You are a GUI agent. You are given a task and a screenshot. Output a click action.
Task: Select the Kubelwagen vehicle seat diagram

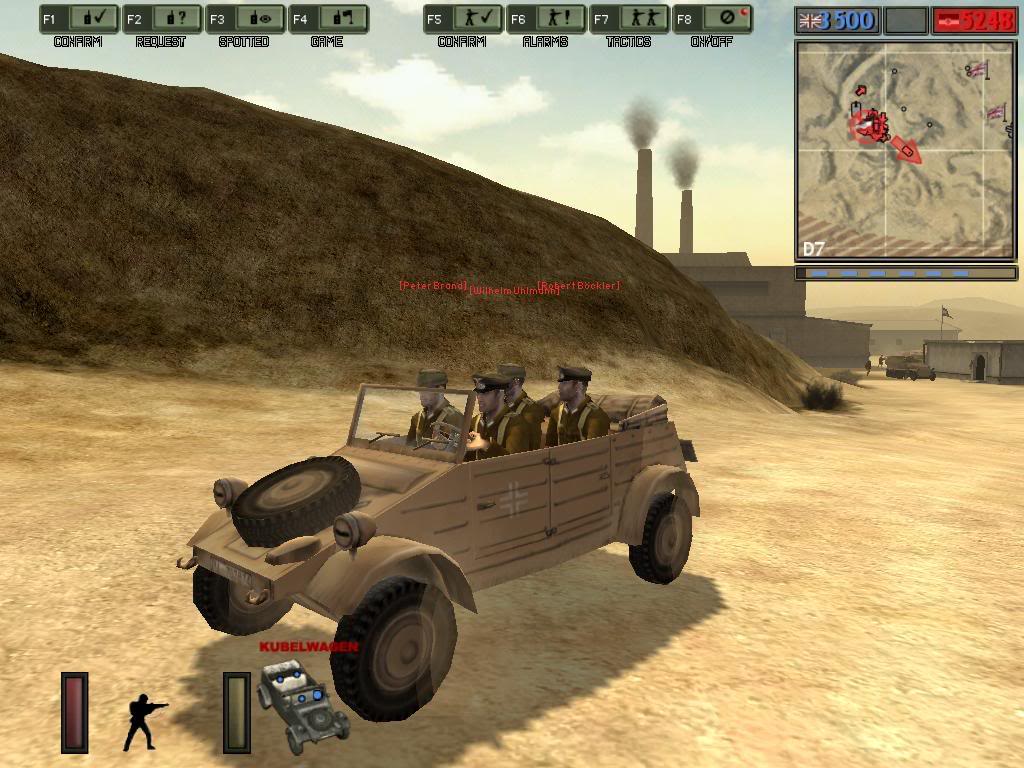(303, 704)
